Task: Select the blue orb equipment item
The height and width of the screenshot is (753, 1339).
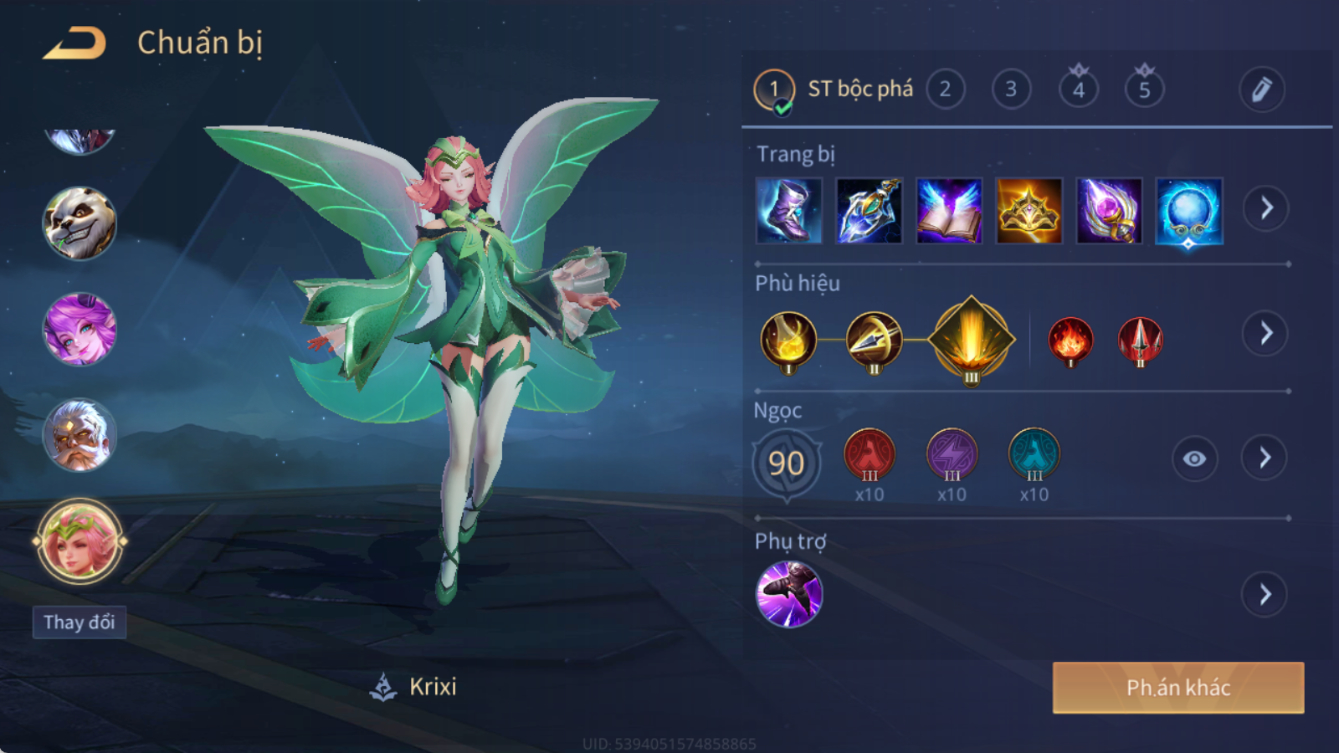Action: 1189,211
